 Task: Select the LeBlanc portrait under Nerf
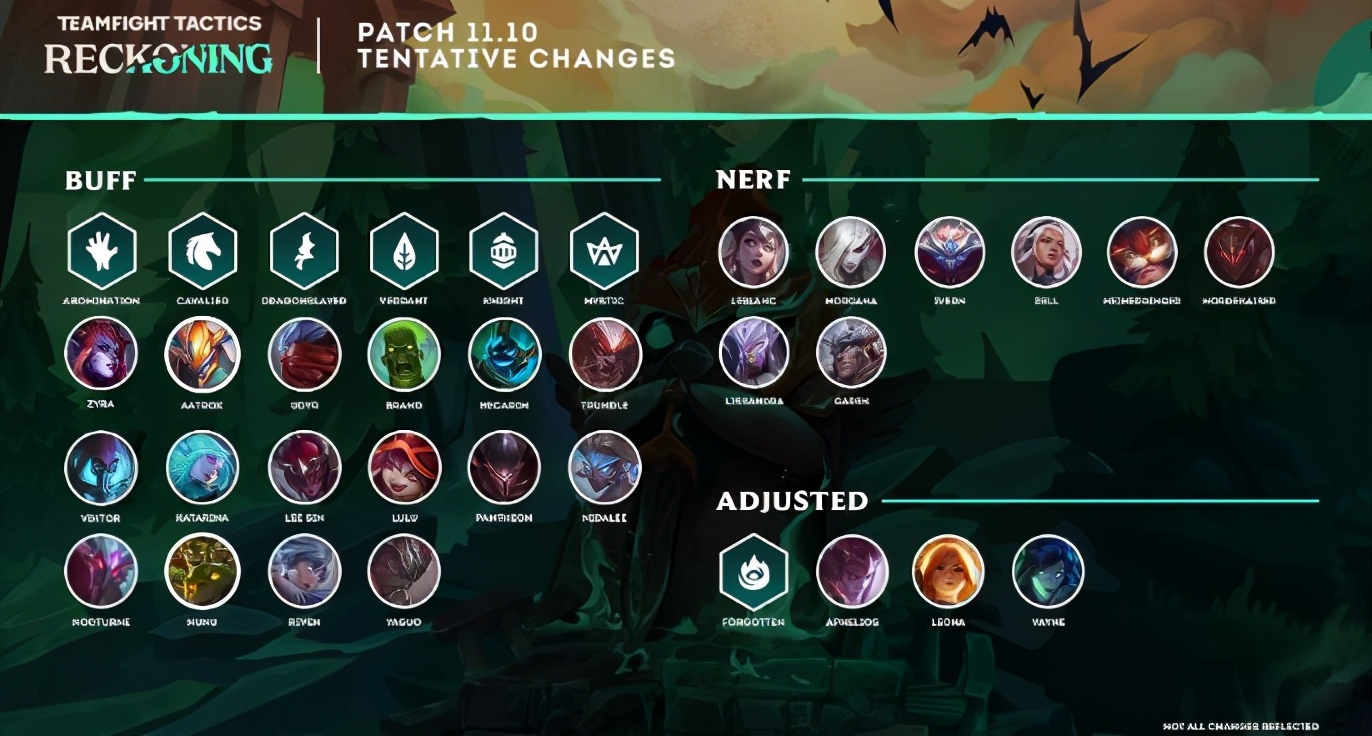tap(754, 252)
